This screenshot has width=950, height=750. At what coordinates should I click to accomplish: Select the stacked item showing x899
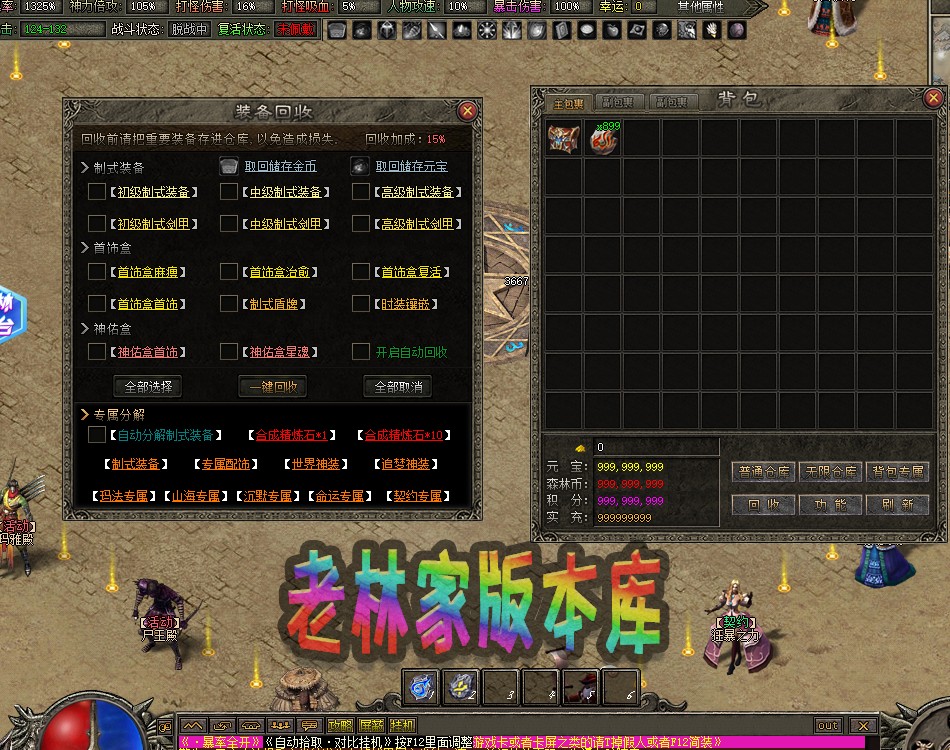(x=603, y=139)
